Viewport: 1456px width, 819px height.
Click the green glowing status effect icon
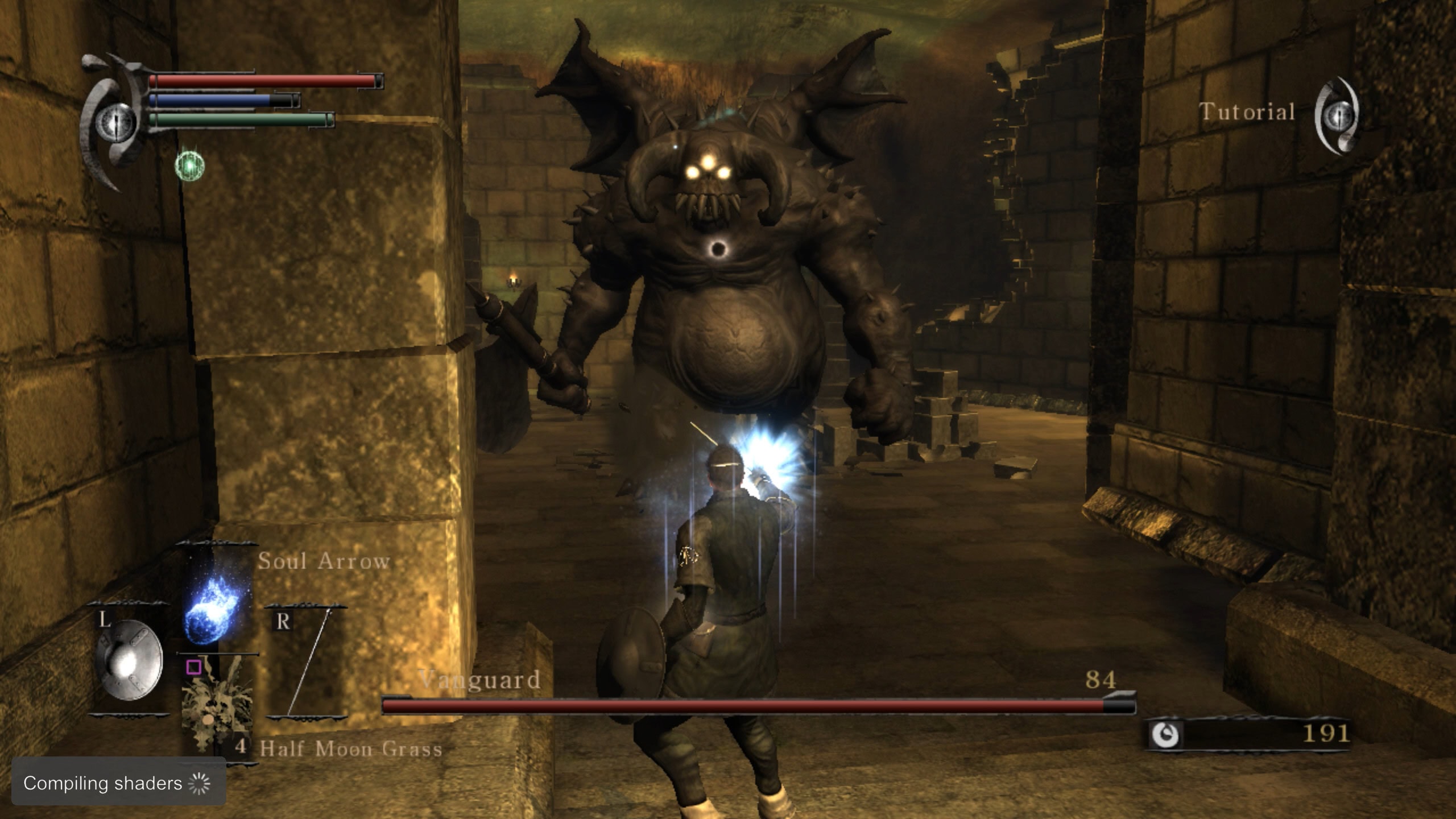pos(189,166)
